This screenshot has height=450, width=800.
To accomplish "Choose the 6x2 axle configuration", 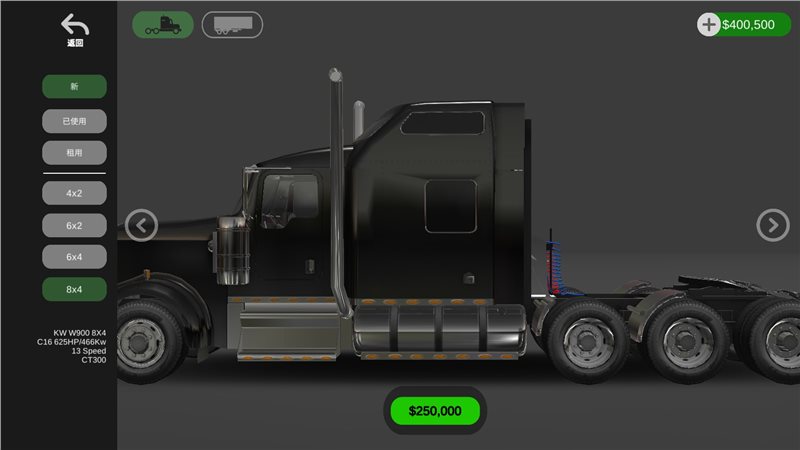I will coord(74,226).
